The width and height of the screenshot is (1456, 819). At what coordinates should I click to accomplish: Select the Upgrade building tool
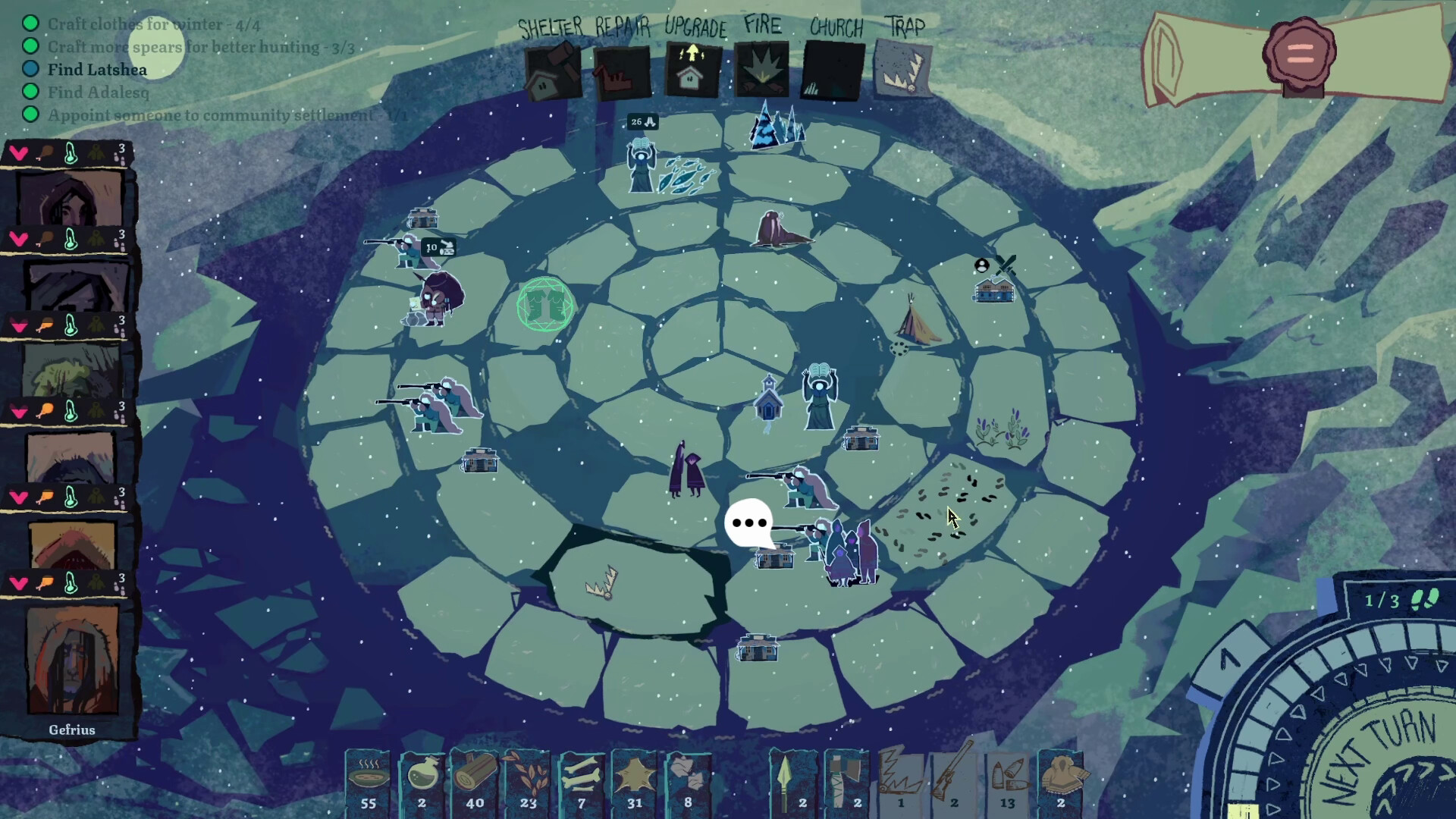[x=692, y=71]
